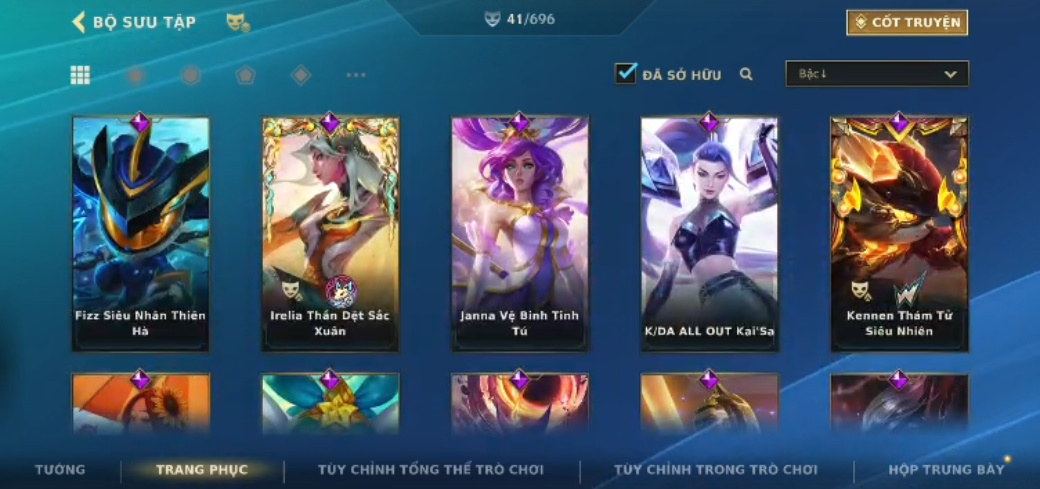Open Tùy Chỉnh Trong Trò Chơi tab
Screen dimensions: 1040x489
716,469
